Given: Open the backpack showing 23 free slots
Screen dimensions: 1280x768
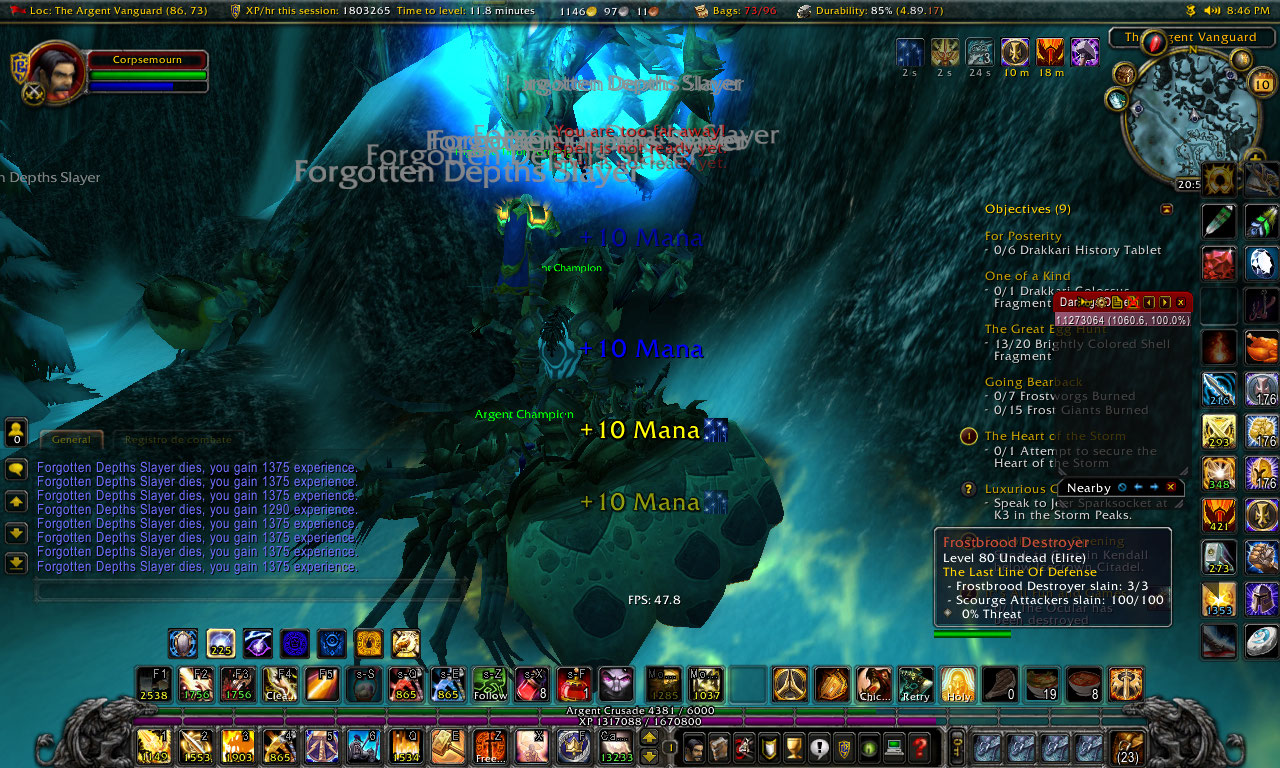Looking at the screenshot, I should pos(1128,748).
